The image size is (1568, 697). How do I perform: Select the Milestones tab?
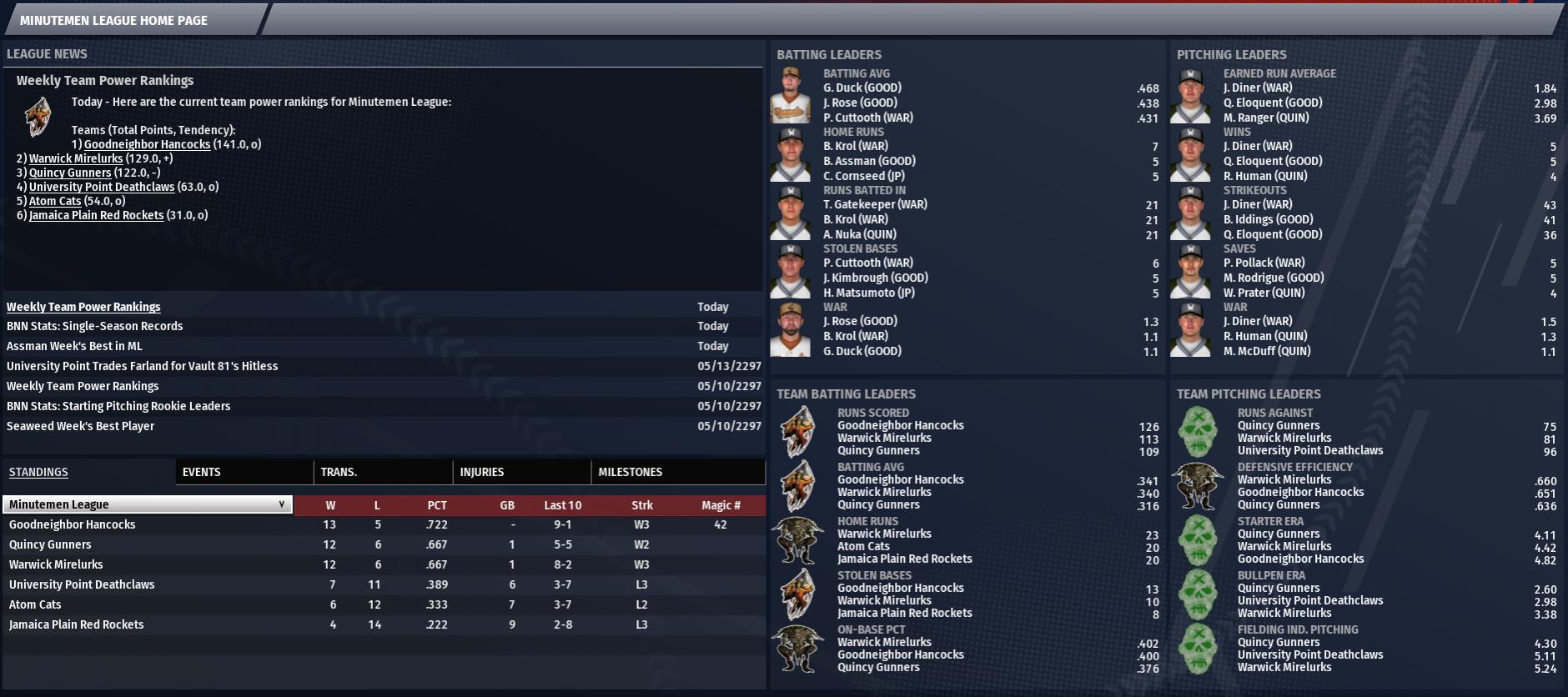tap(631, 472)
